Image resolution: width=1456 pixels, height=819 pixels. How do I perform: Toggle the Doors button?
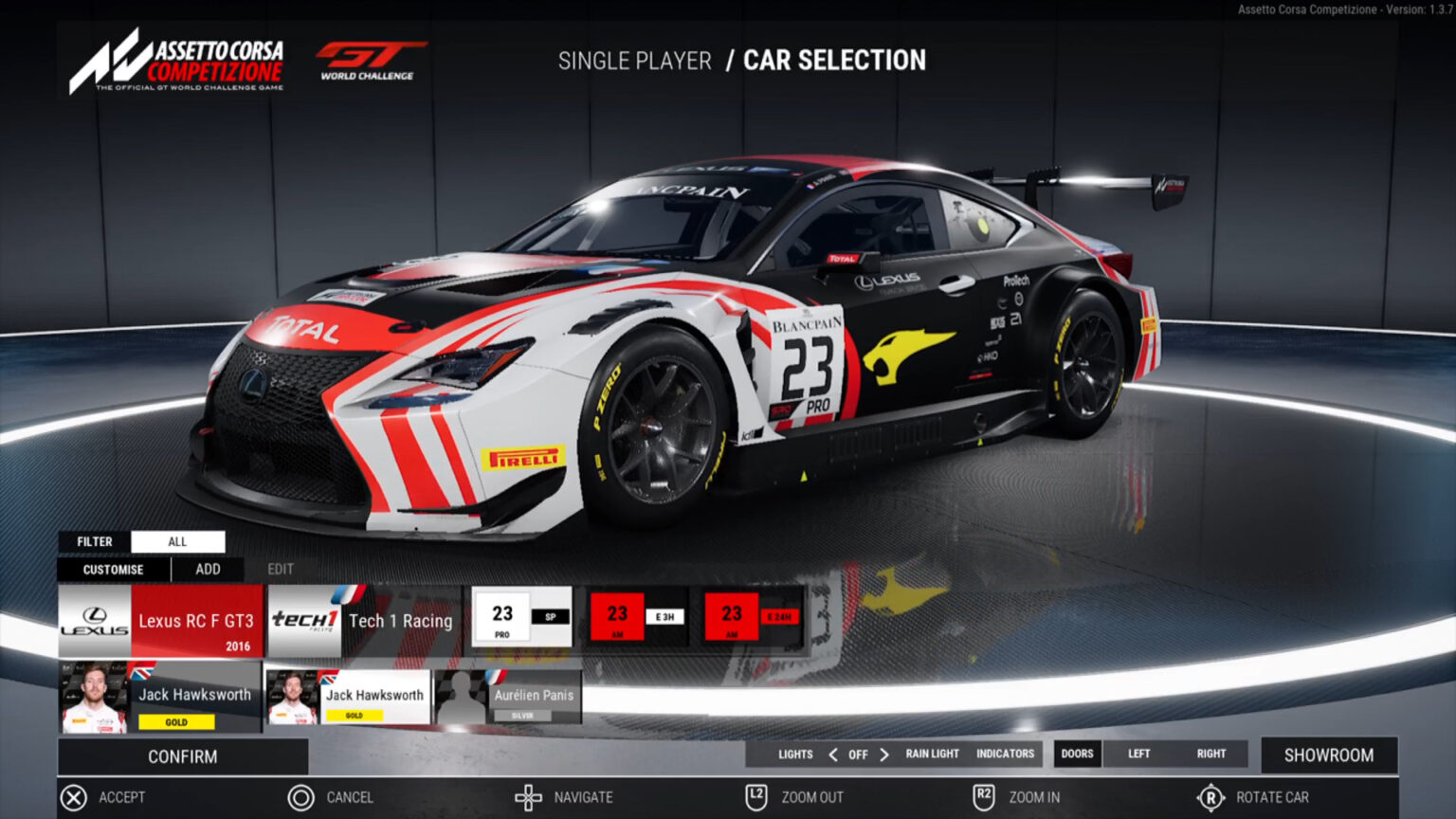[1077, 755]
